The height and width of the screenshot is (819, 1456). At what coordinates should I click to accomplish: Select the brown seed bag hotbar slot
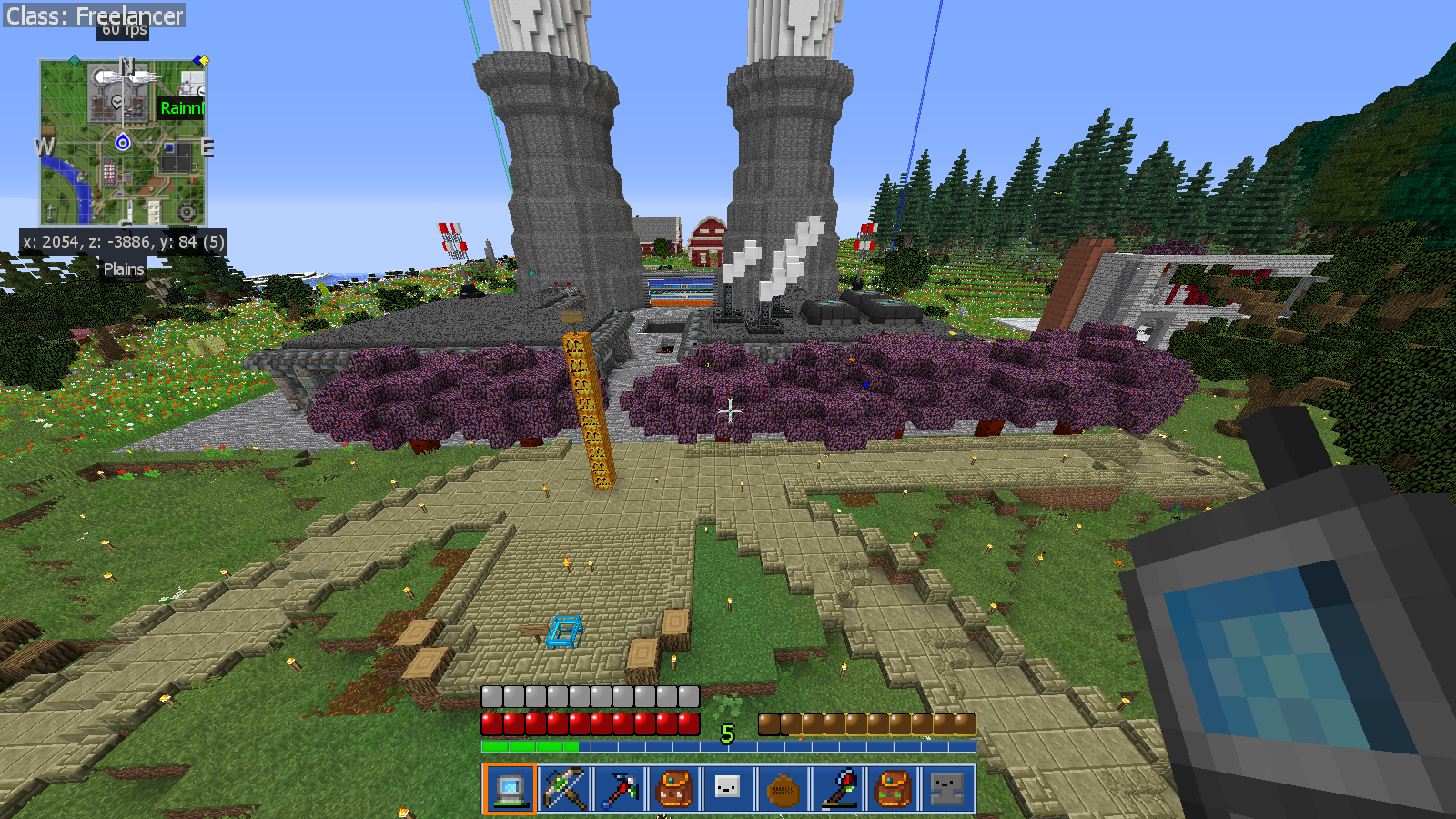tap(783, 788)
